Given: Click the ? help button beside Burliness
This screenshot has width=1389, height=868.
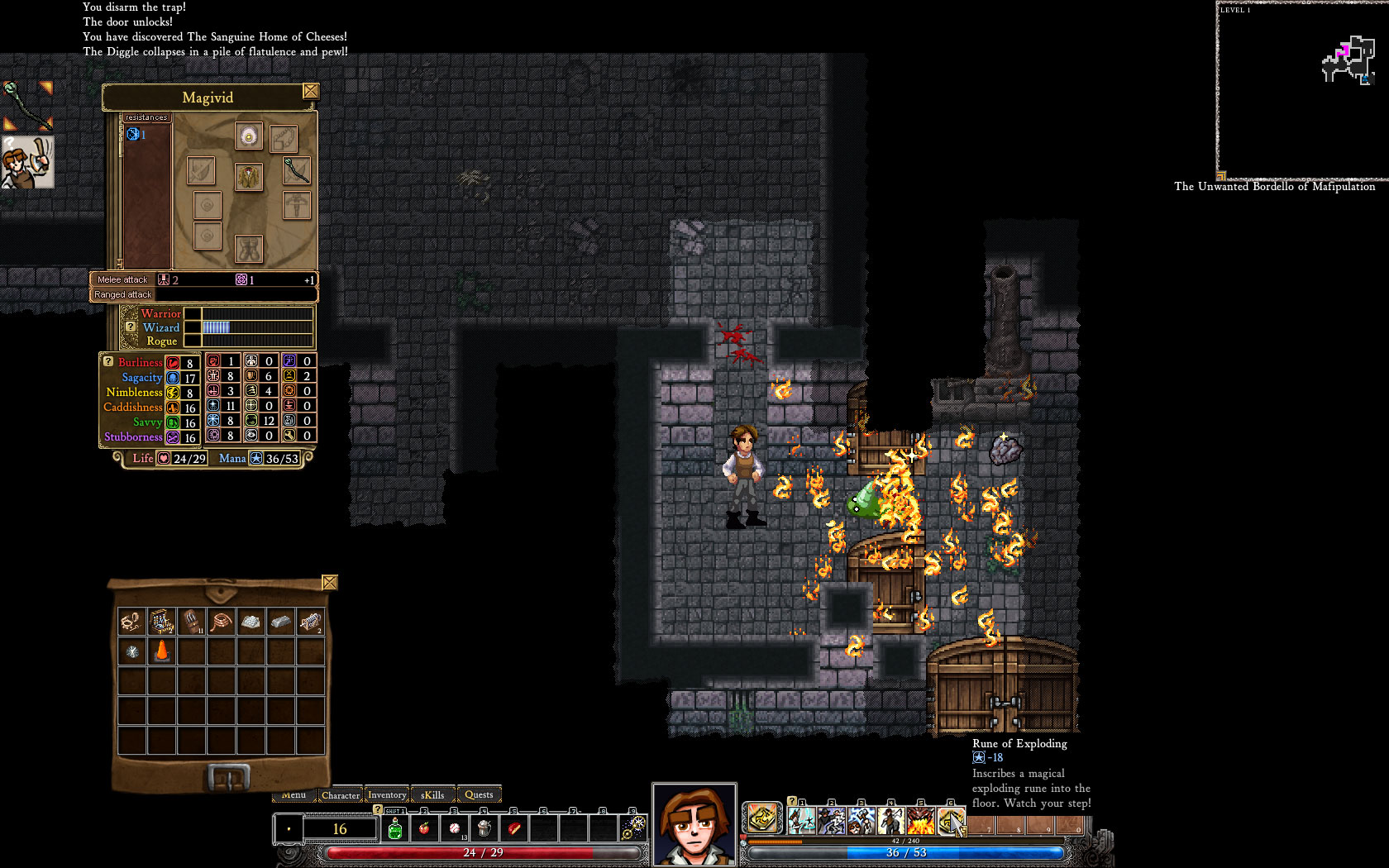Looking at the screenshot, I should 107,361.
